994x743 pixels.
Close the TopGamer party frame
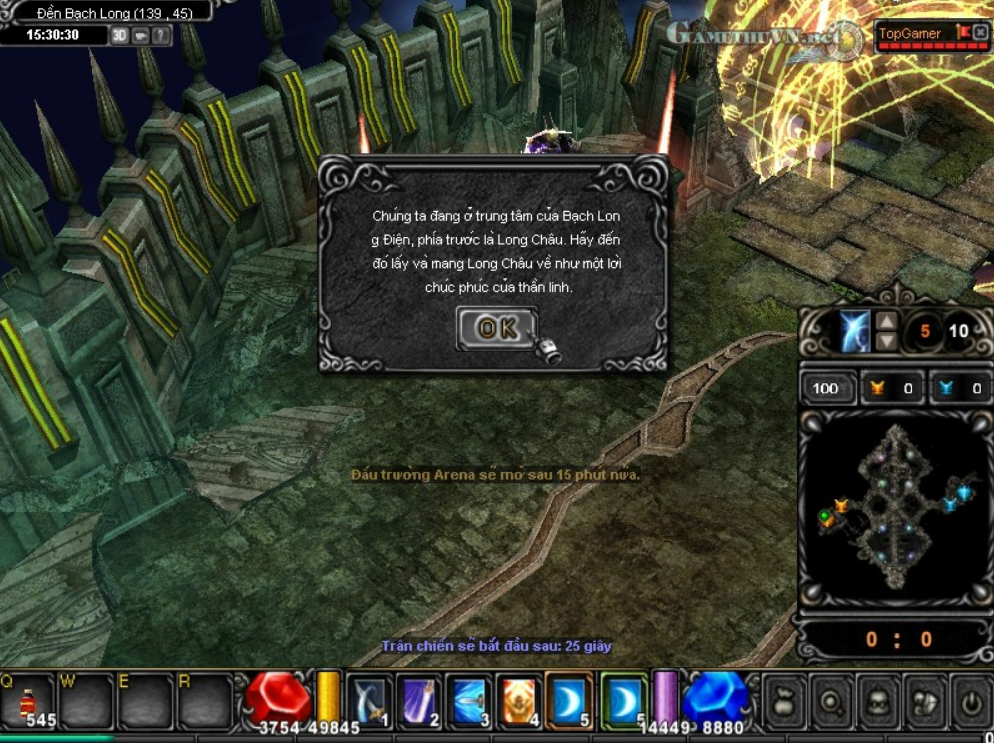coord(980,33)
